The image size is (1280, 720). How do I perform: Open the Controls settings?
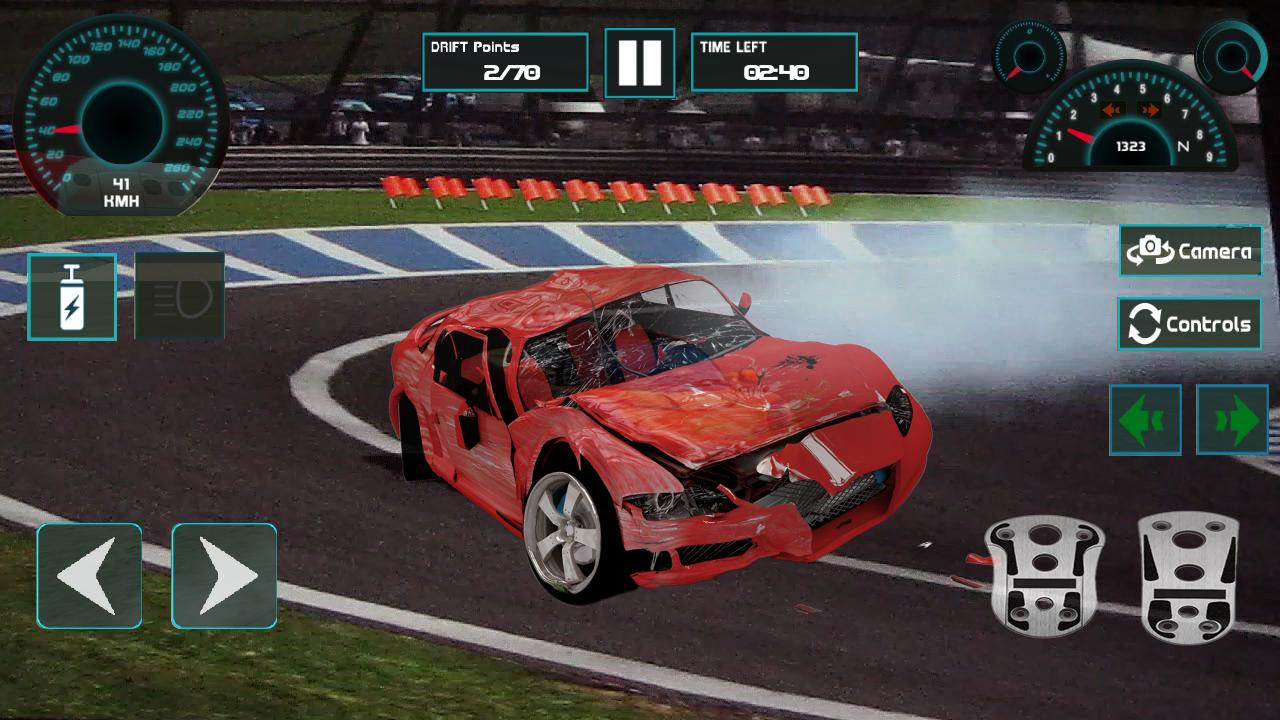(1189, 324)
